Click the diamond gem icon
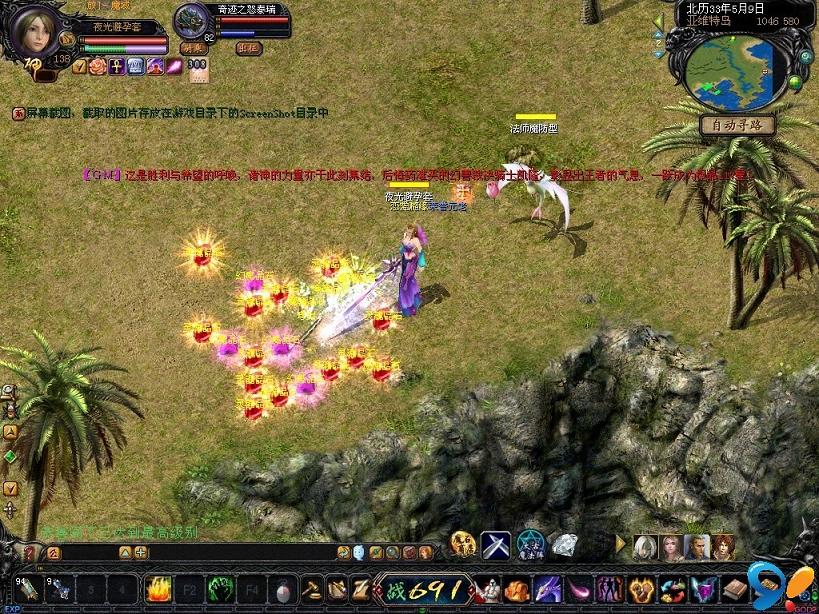The width and height of the screenshot is (819, 614). point(565,545)
